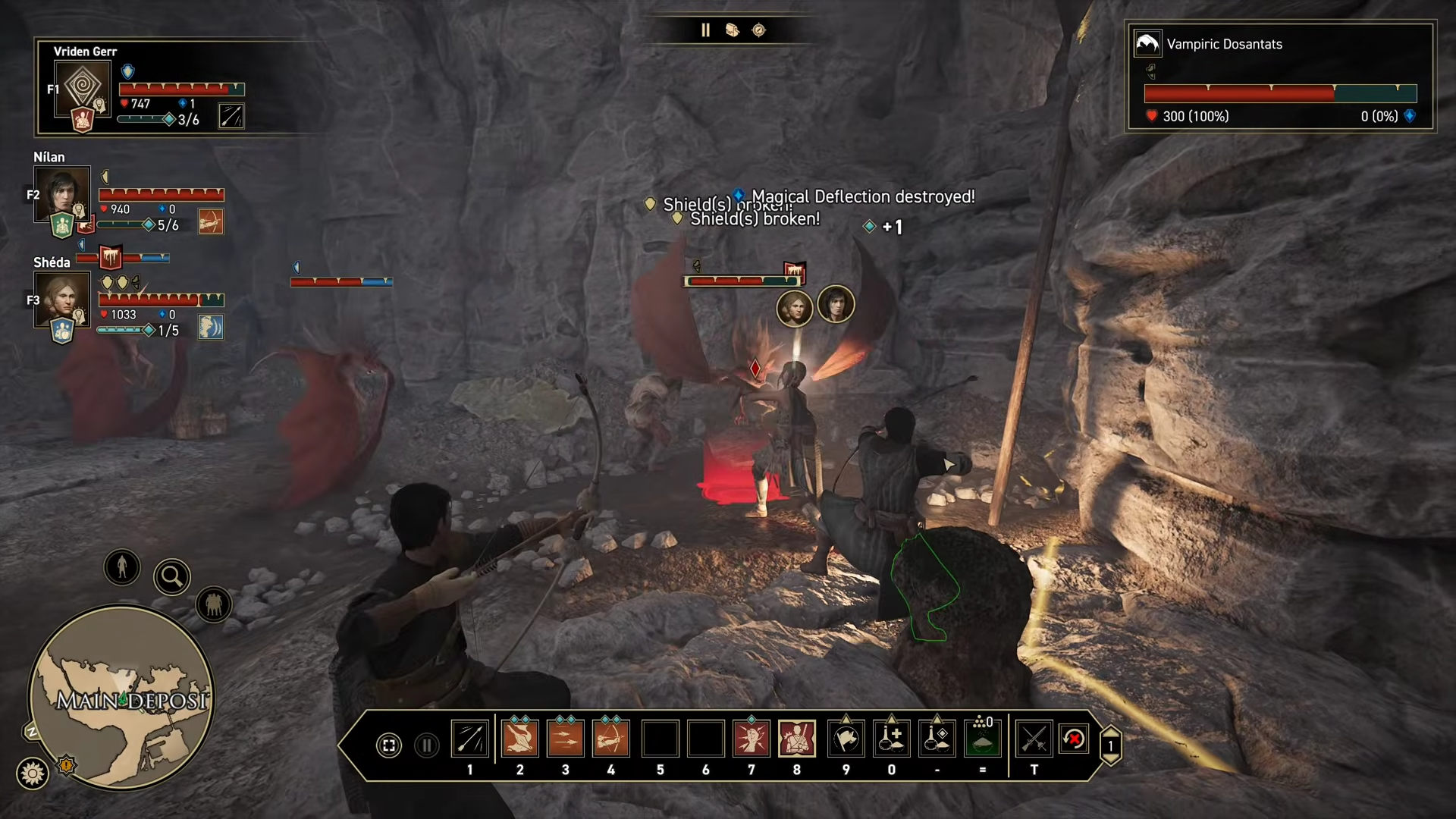1456x819 pixels.
Task: Select the highlighted stance skill in slot 8
Action: (x=797, y=739)
